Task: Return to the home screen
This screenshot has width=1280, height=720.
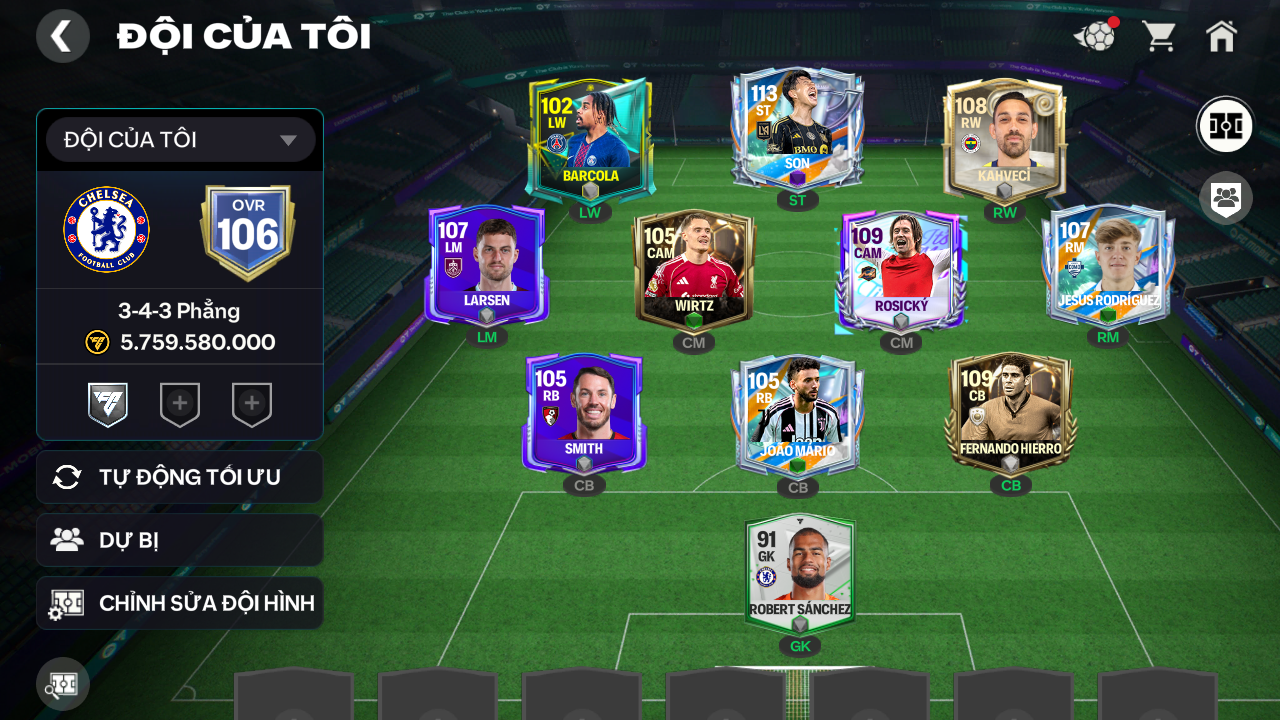Action: pyautogui.click(x=1221, y=37)
